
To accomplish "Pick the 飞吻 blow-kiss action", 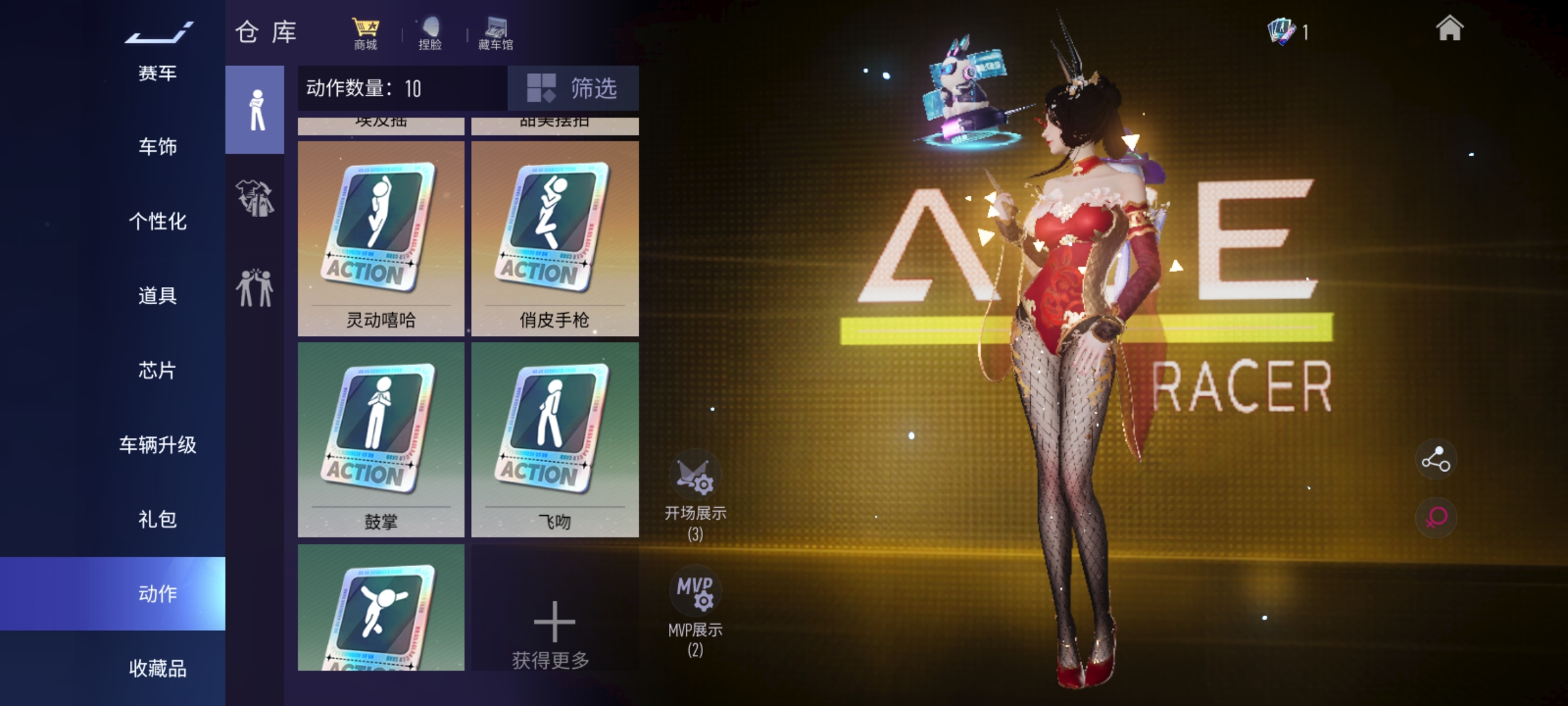I will pos(555,440).
